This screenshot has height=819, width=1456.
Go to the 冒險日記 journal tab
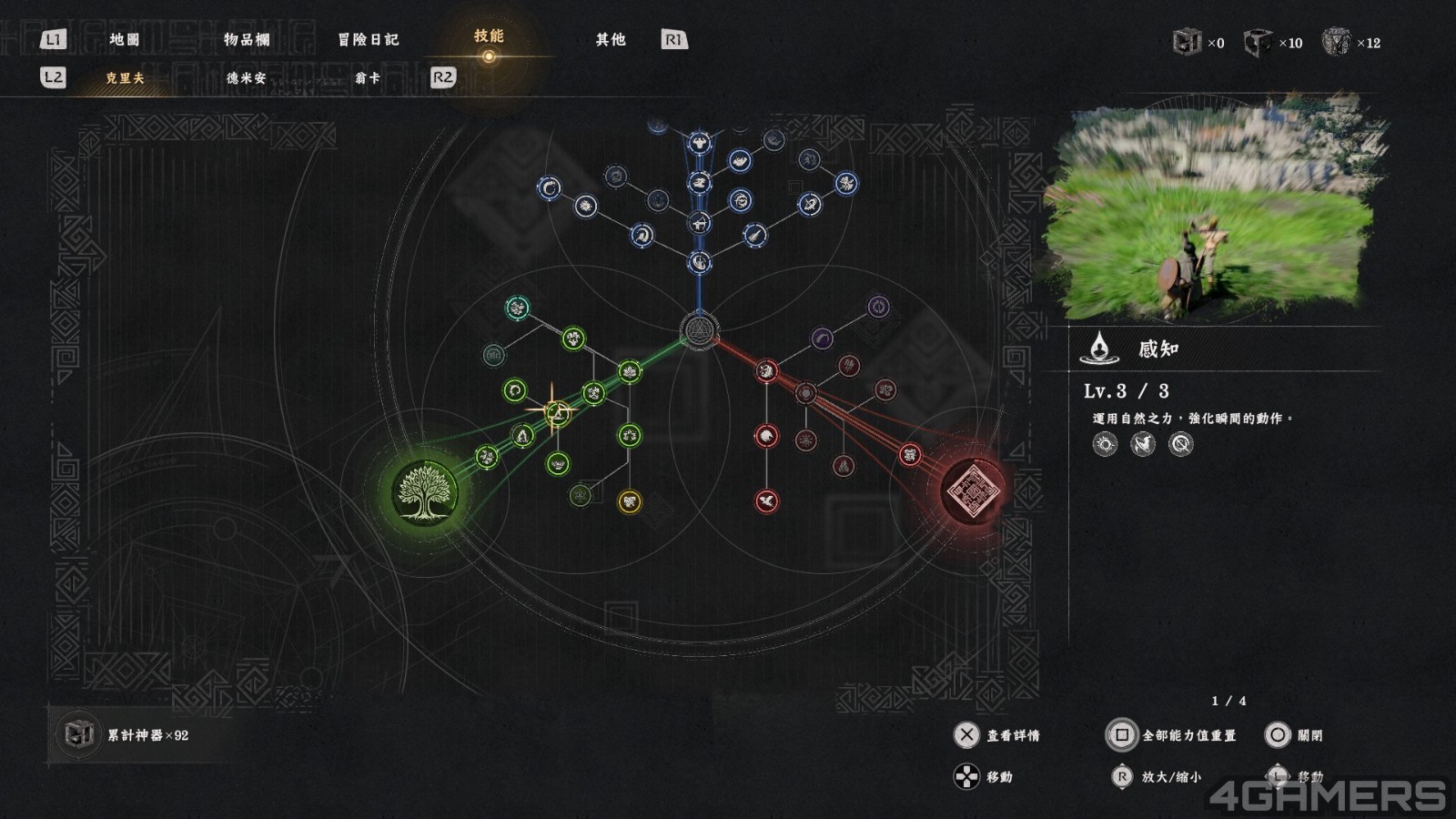click(368, 39)
